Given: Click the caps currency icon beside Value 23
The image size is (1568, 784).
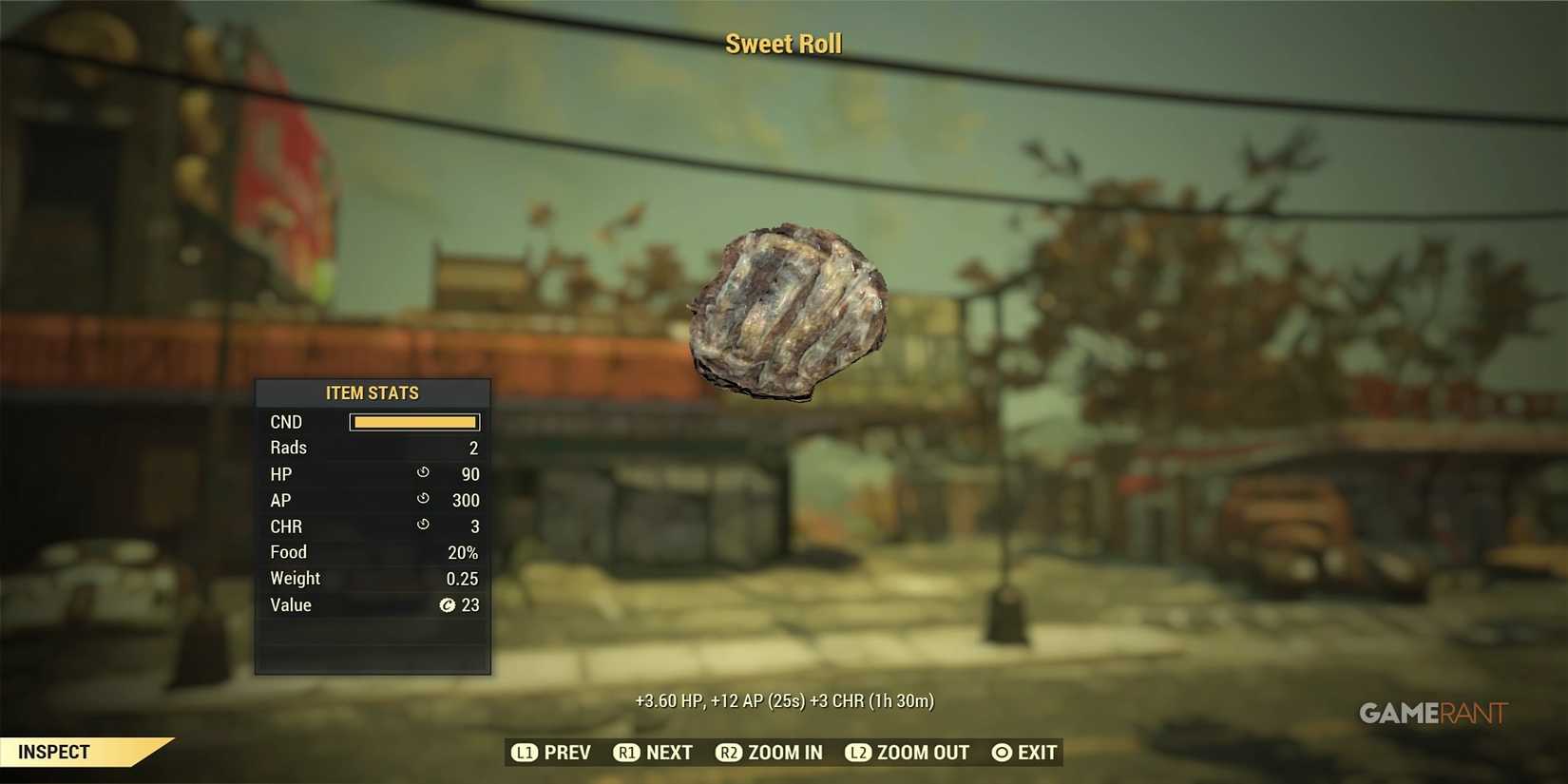Looking at the screenshot, I should (x=447, y=605).
